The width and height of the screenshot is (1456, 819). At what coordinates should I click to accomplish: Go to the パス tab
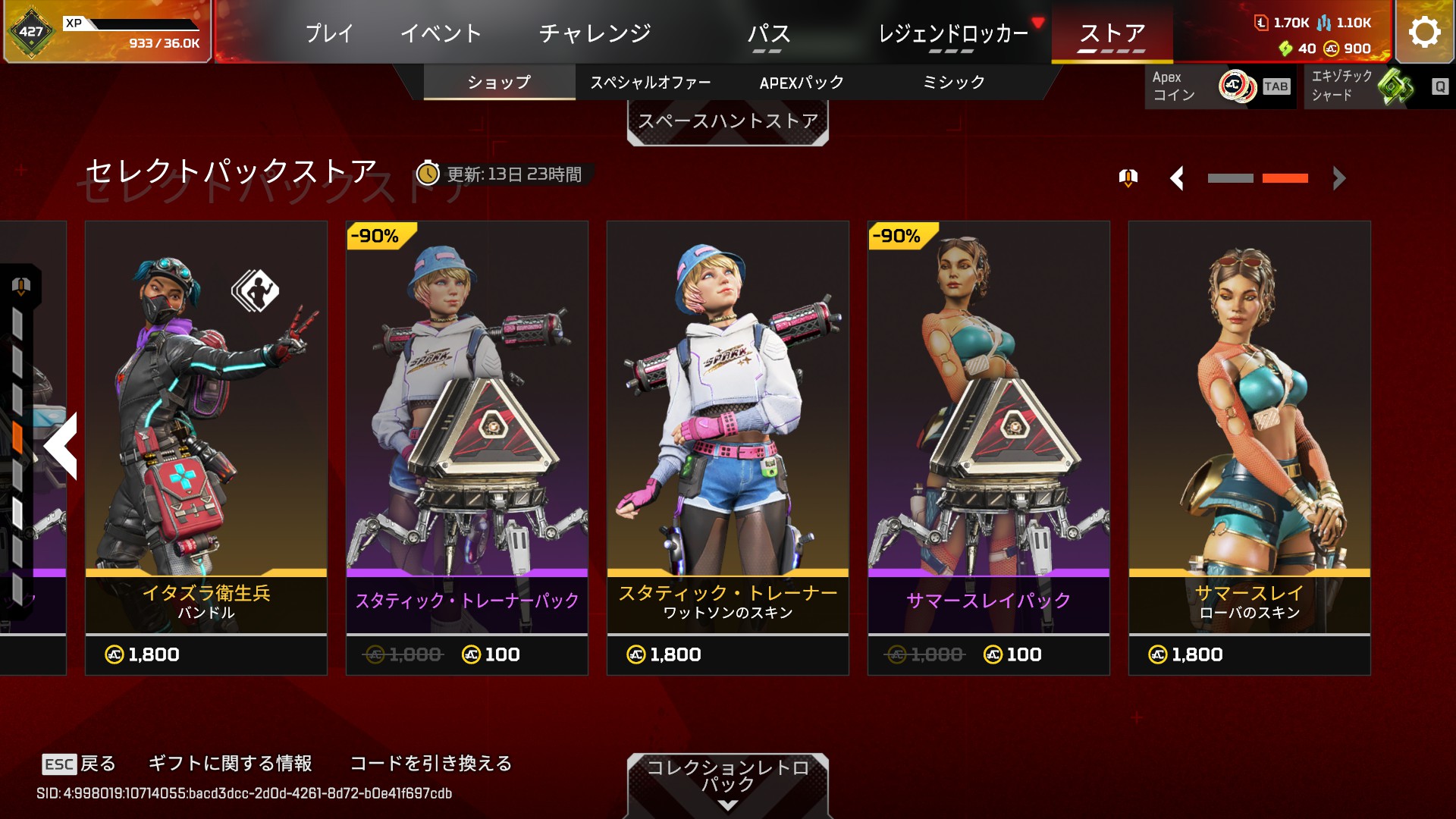pyautogui.click(x=768, y=33)
